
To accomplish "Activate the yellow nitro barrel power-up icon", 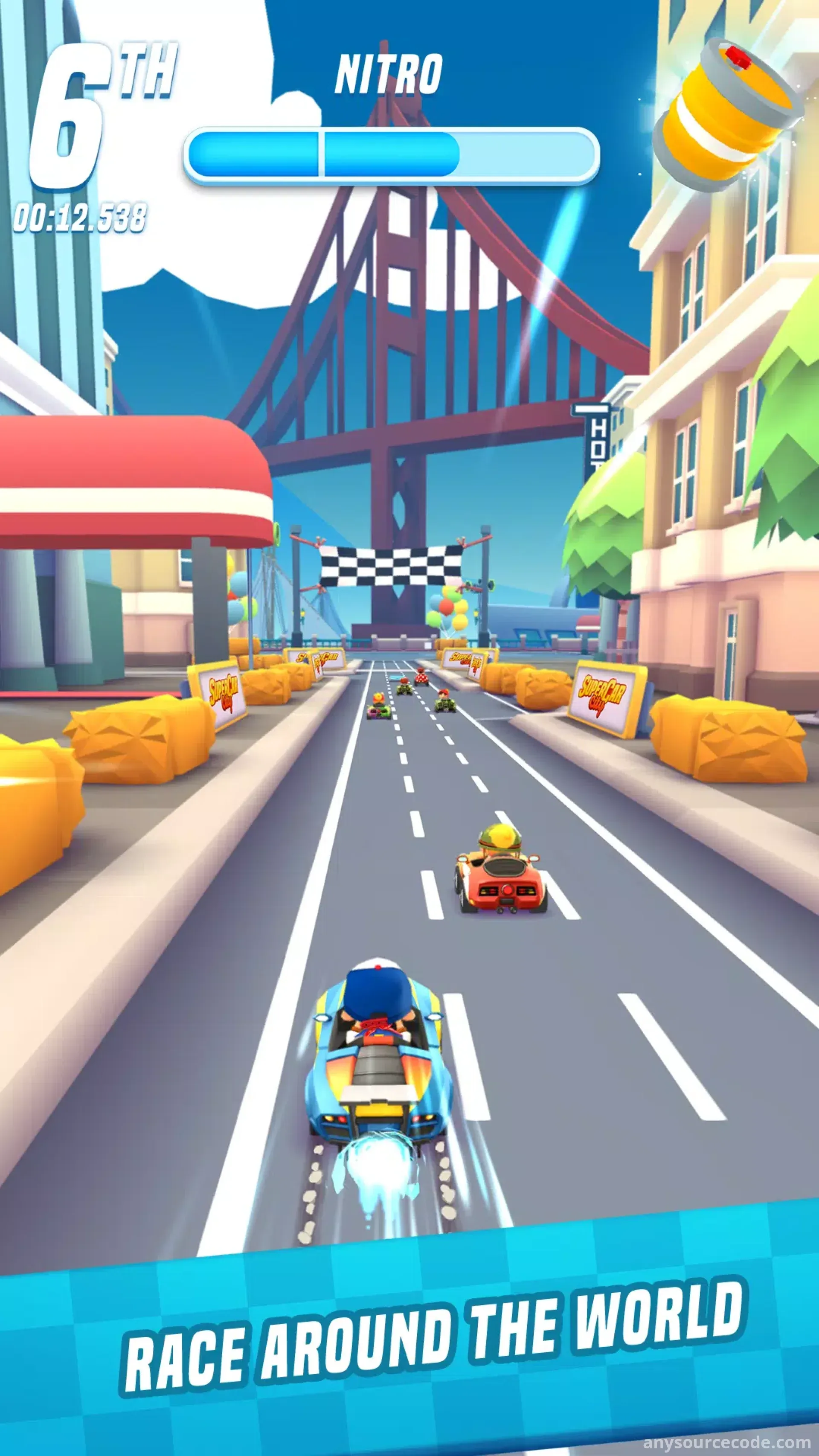I will (x=726, y=116).
